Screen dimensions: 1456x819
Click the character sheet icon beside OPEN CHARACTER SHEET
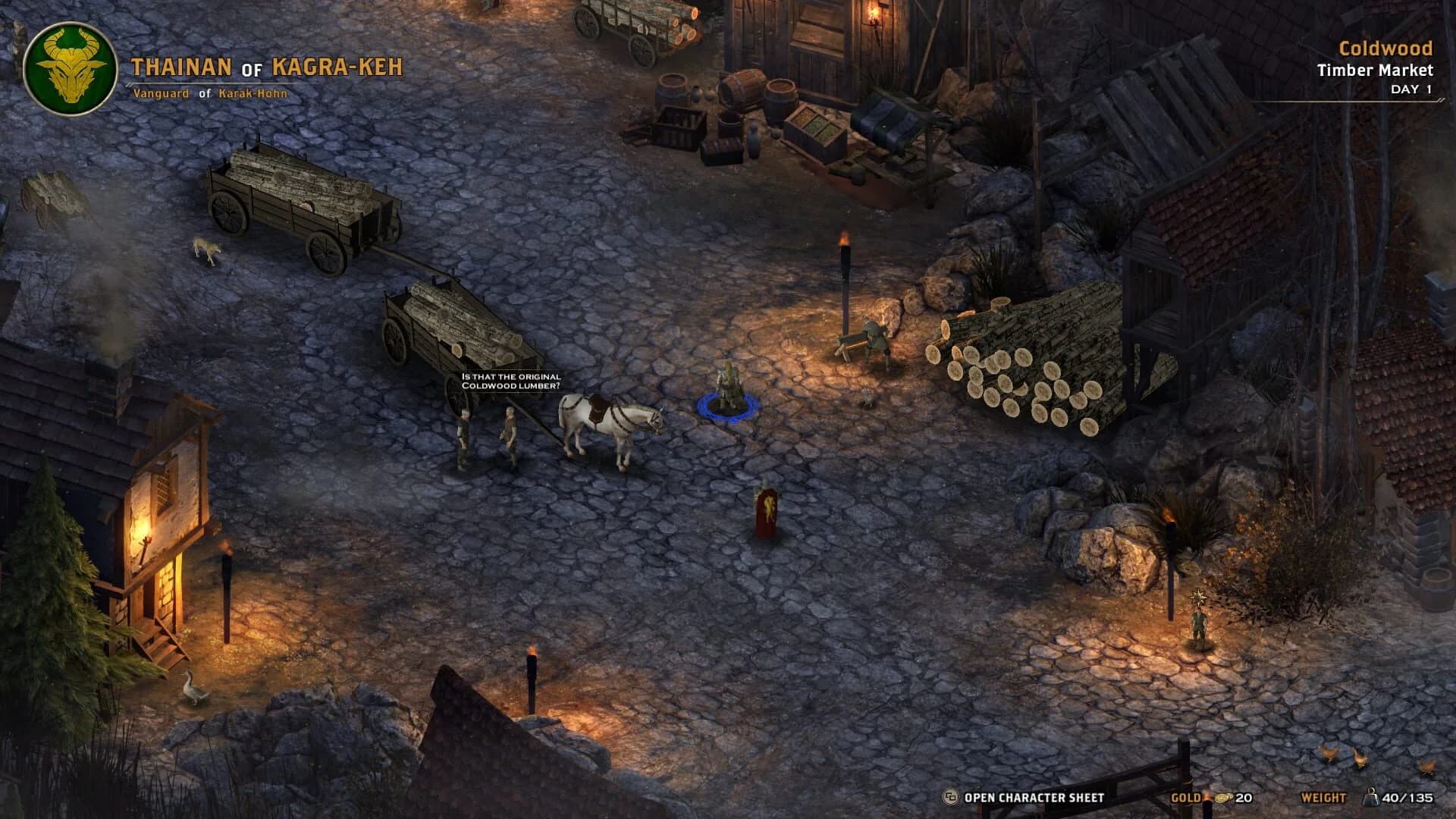pos(948,797)
